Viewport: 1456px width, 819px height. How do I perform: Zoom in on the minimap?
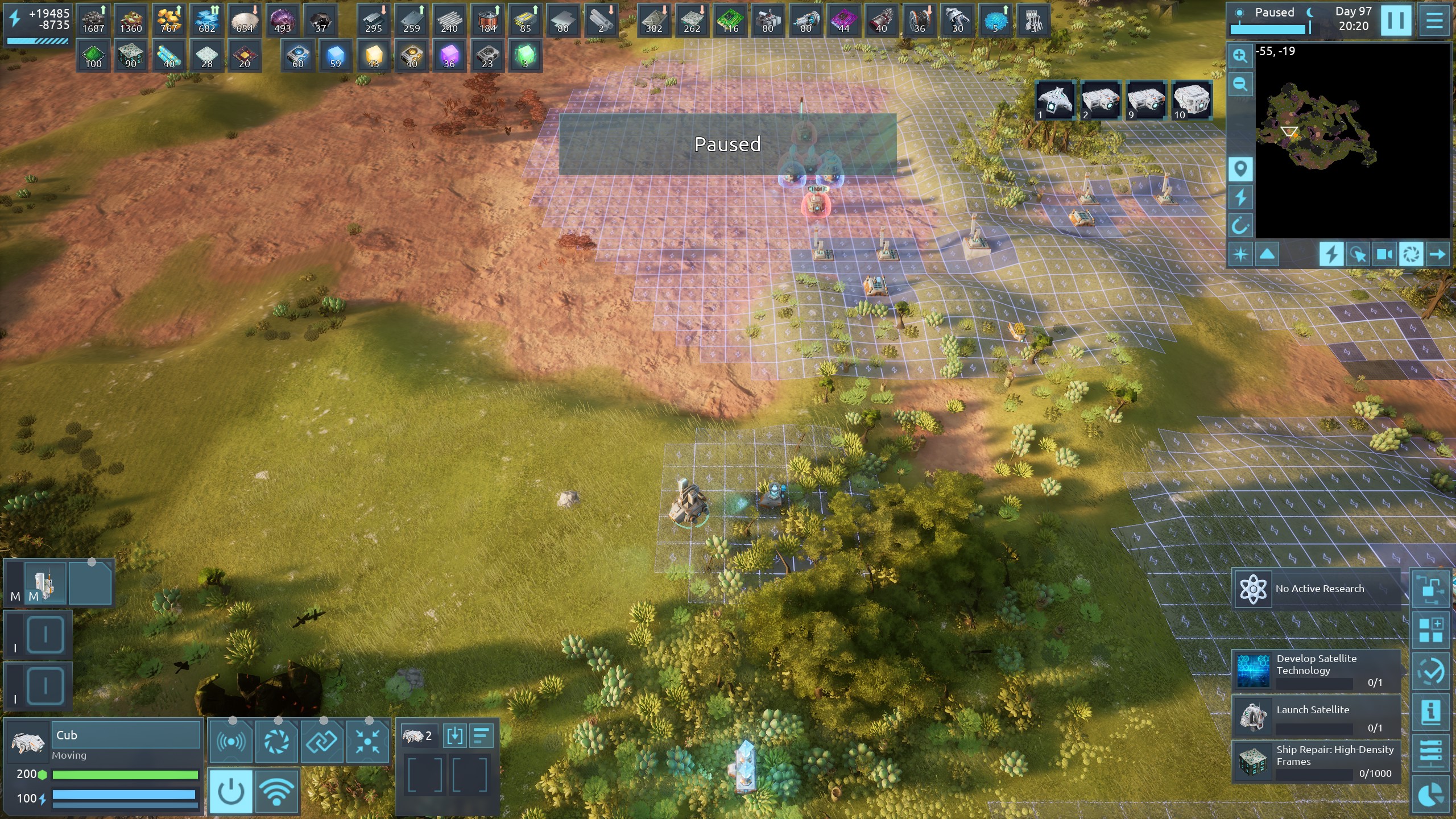click(x=1240, y=56)
